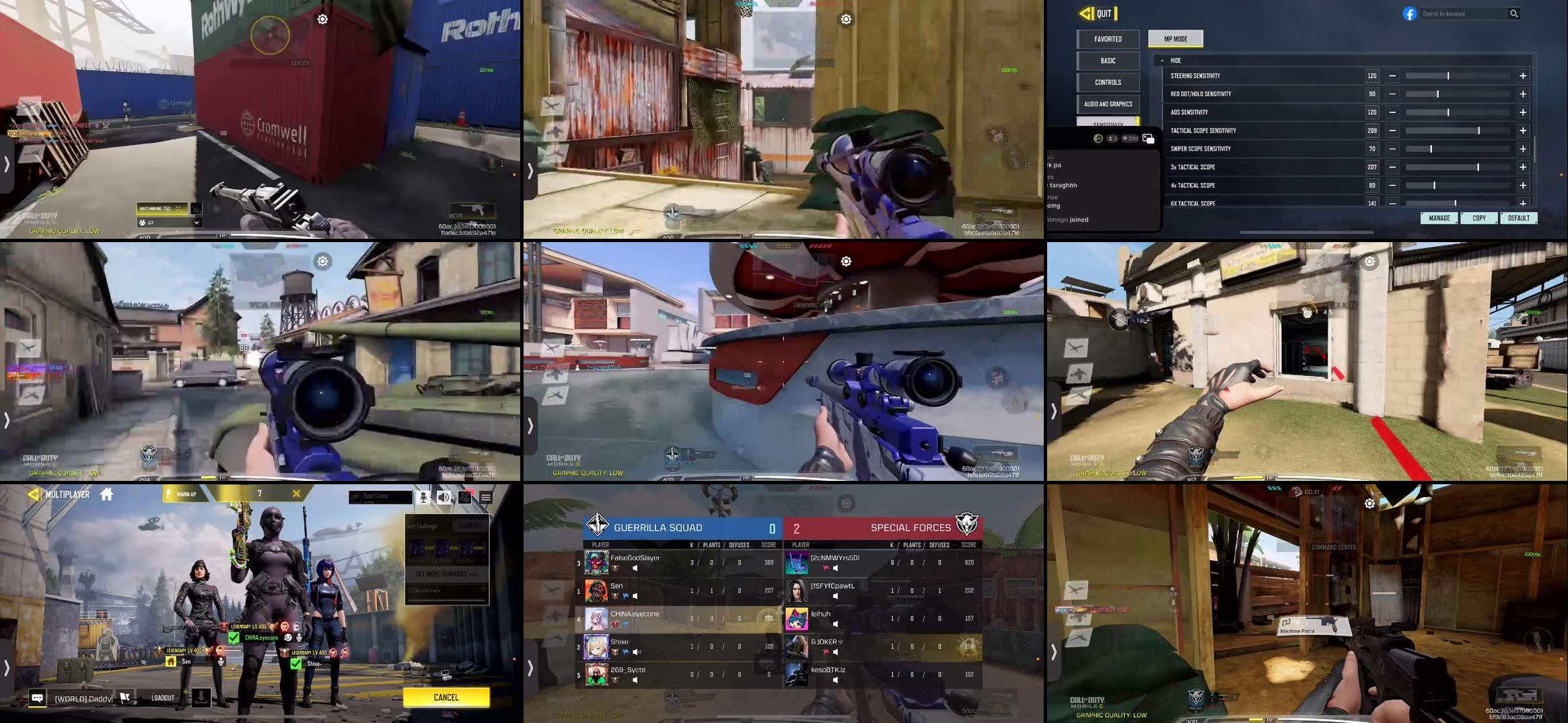Switch to the MP MODE tab
This screenshot has width=1568, height=723.
[x=1175, y=38]
